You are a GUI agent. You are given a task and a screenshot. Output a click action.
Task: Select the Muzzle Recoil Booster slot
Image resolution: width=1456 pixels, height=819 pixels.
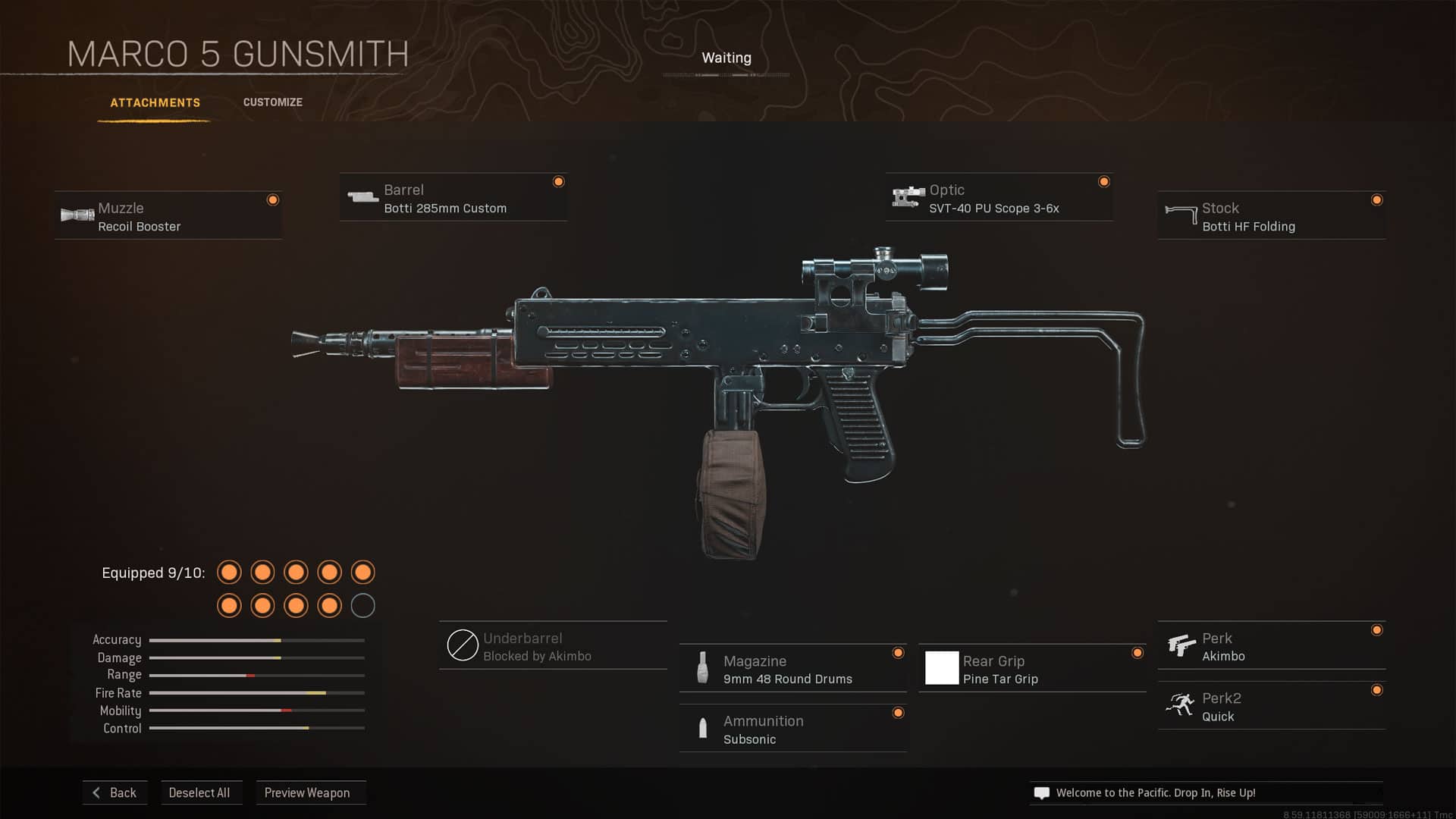[168, 216]
